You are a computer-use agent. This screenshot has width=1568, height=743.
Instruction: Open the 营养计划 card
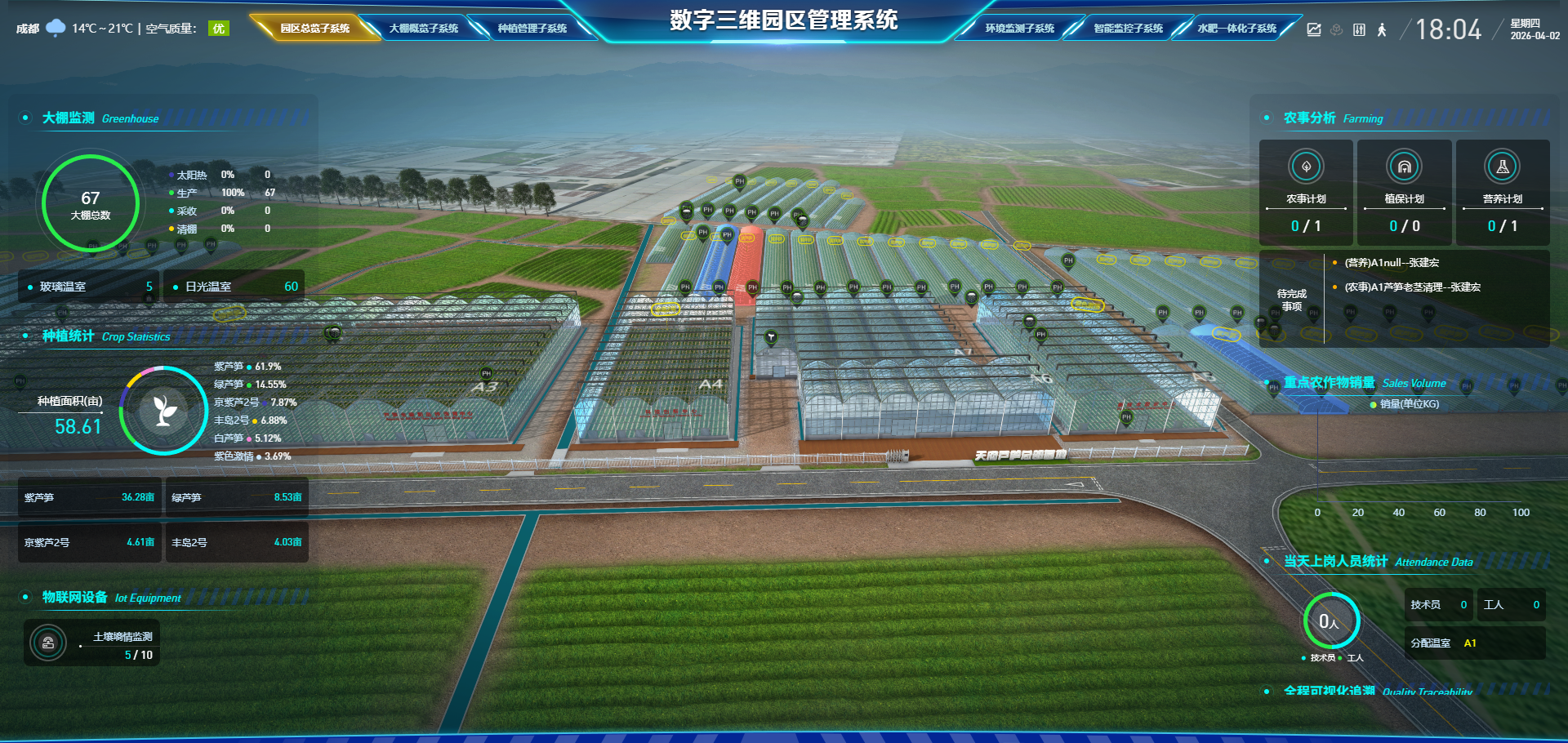pyautogui.click(x=1502, y=193)
